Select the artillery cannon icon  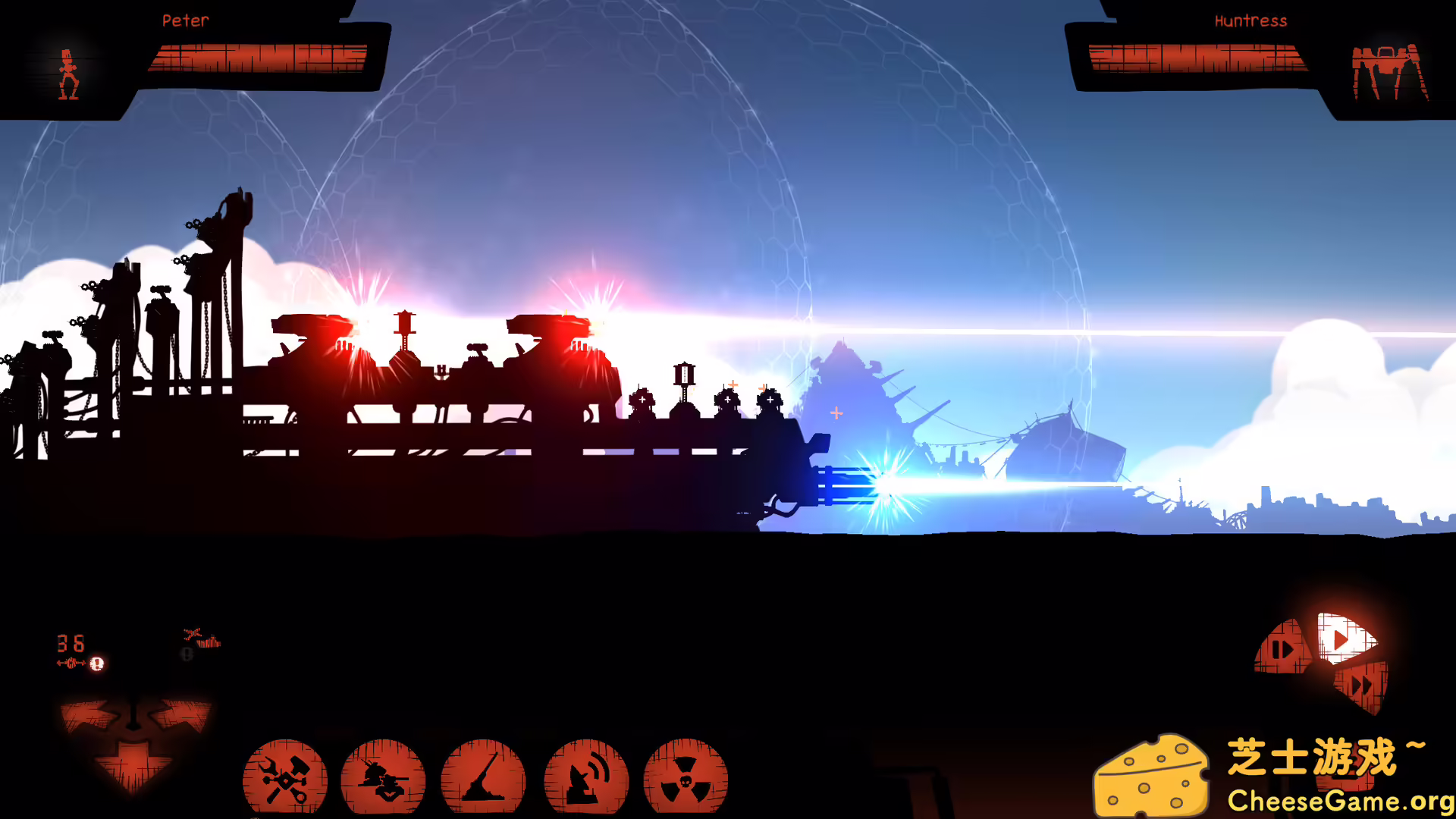[485, 777]
